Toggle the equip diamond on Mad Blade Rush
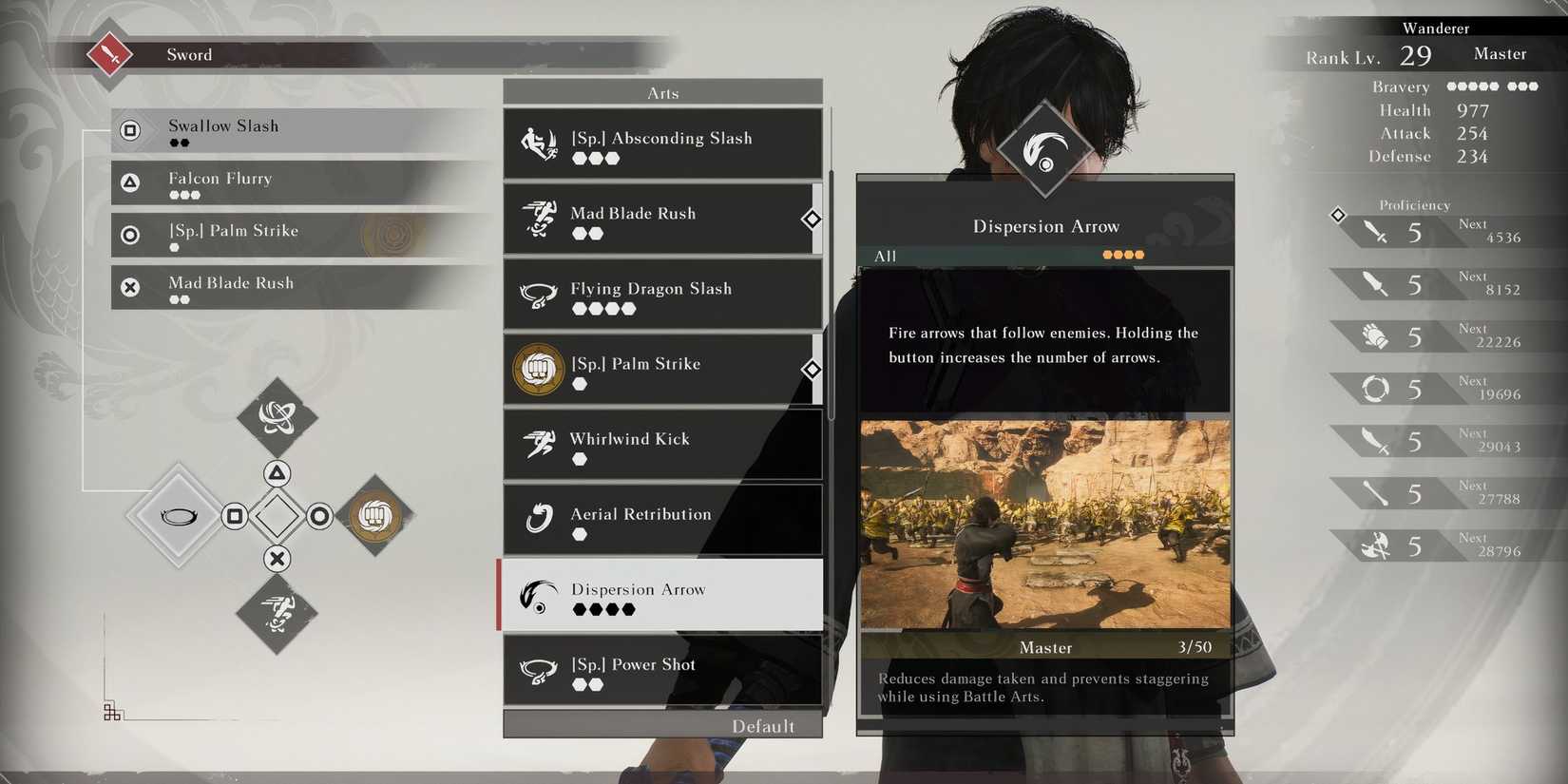 [812, 220]
